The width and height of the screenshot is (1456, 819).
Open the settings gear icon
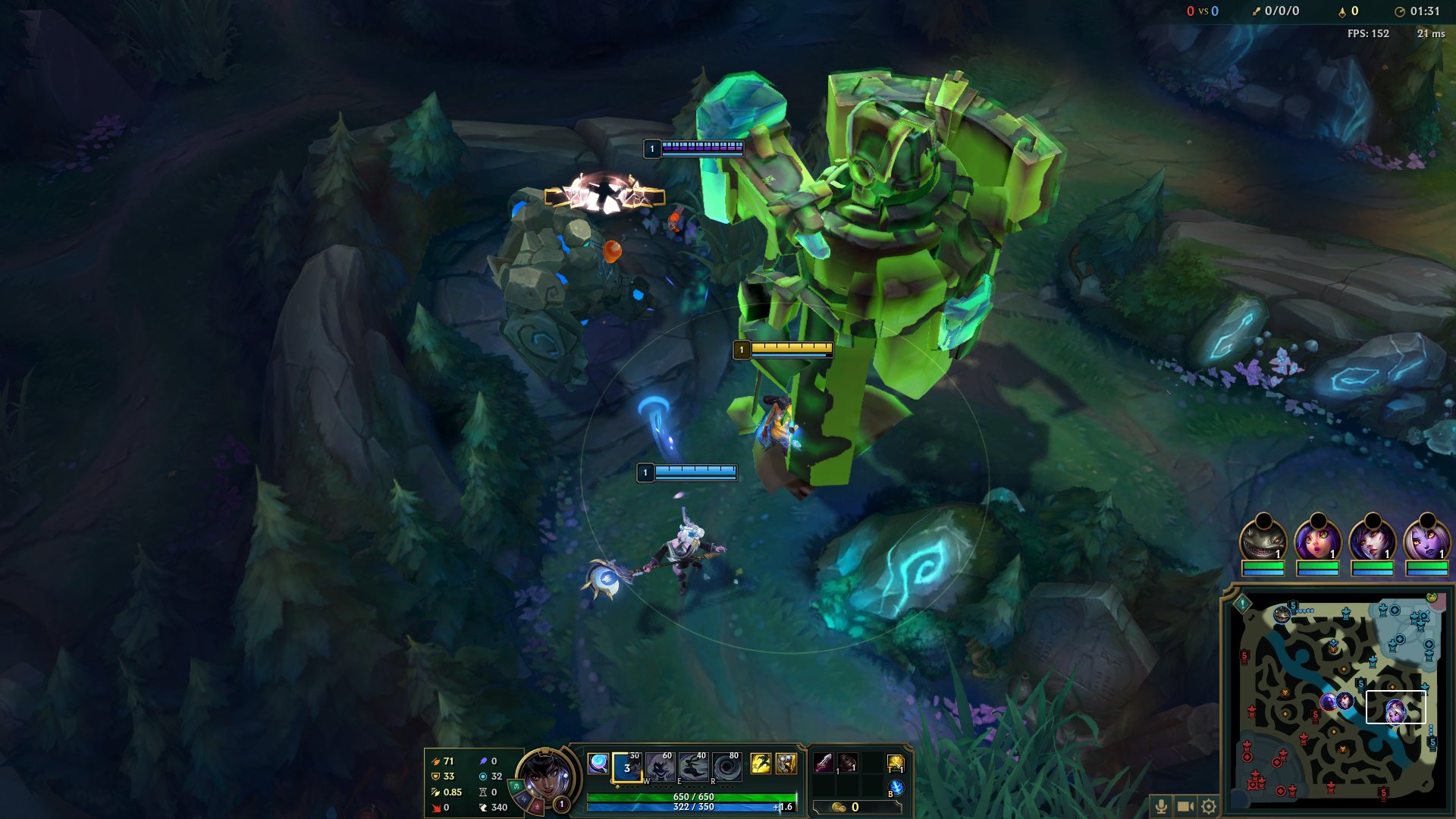coord(1208,806)
